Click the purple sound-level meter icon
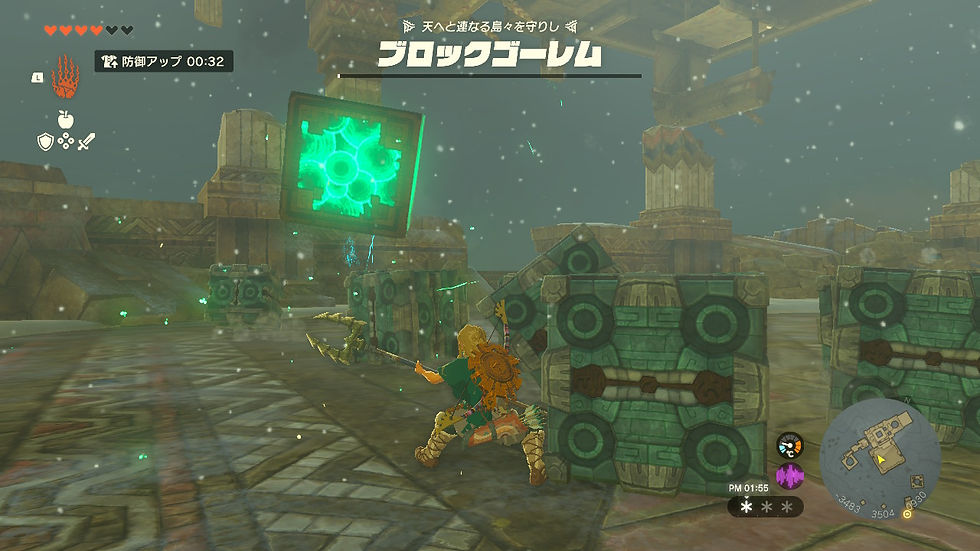The image size is (980, 551). coord(789,476)
